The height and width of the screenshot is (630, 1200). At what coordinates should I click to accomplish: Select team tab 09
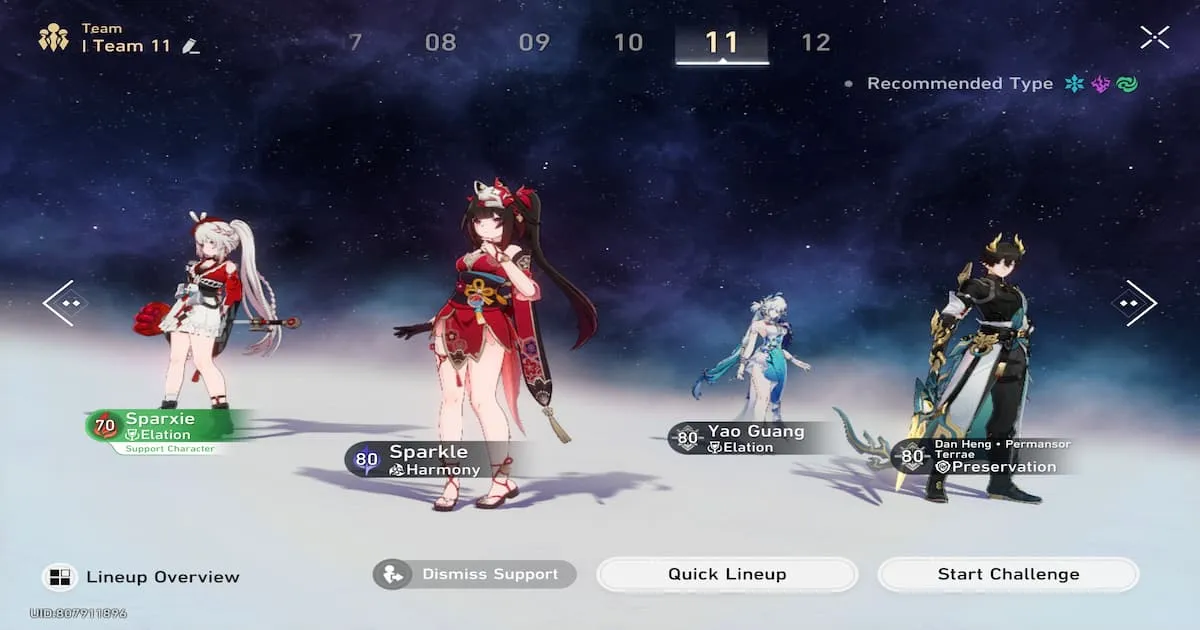534,42
